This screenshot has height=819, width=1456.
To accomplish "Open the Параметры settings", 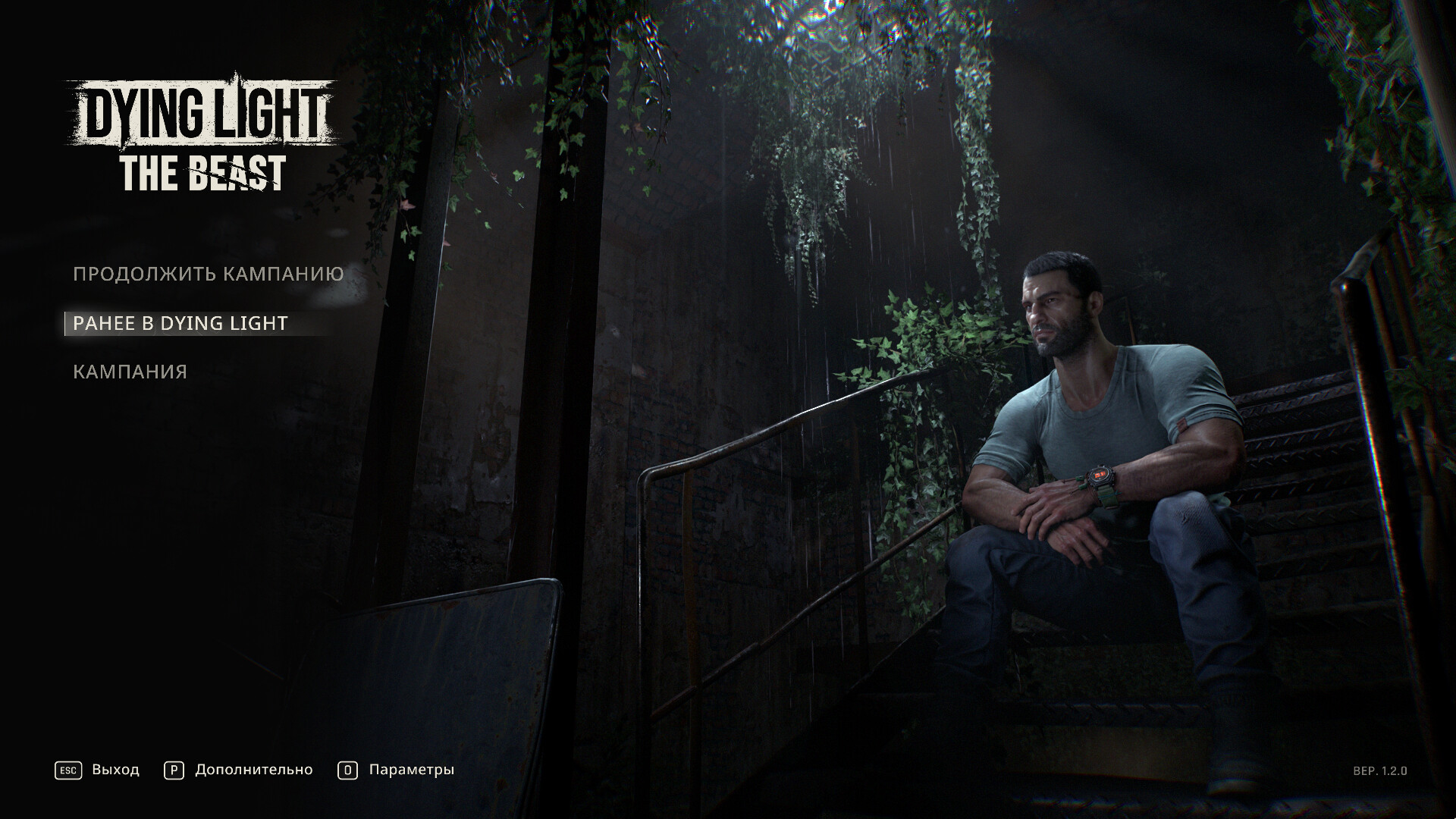I will pos(411,770).
